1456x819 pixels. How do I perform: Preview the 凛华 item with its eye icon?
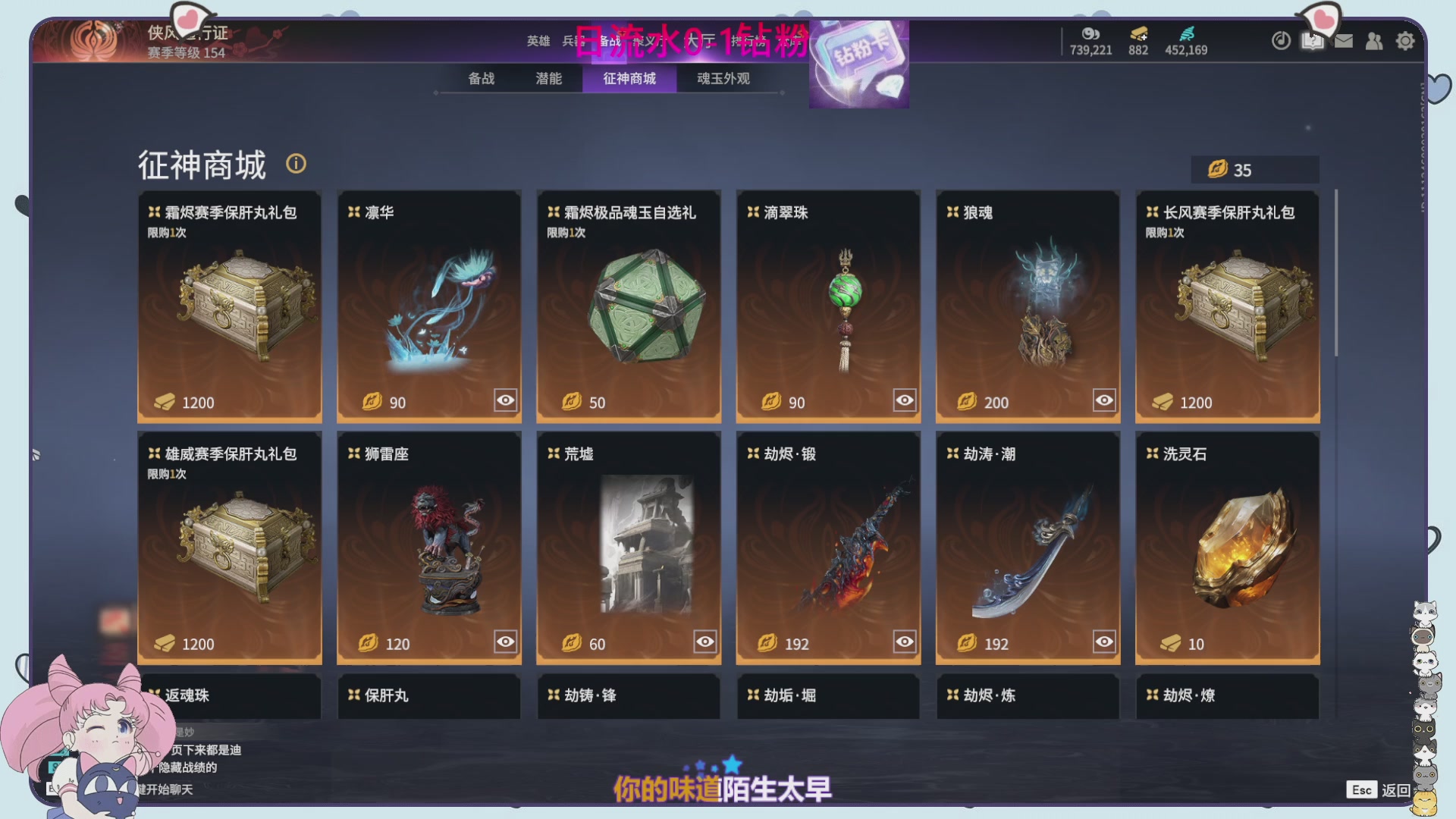point(505,400)
